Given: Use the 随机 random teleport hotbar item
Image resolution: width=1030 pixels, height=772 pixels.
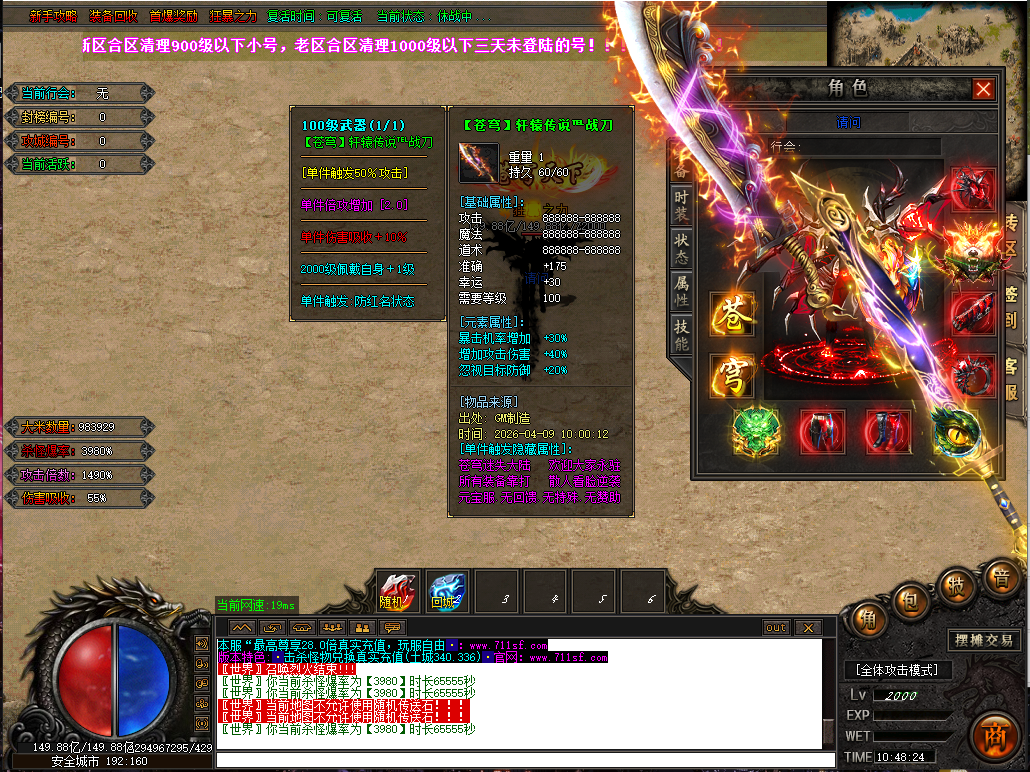Looking at the screenshot, I should click(x=397, y=592).
